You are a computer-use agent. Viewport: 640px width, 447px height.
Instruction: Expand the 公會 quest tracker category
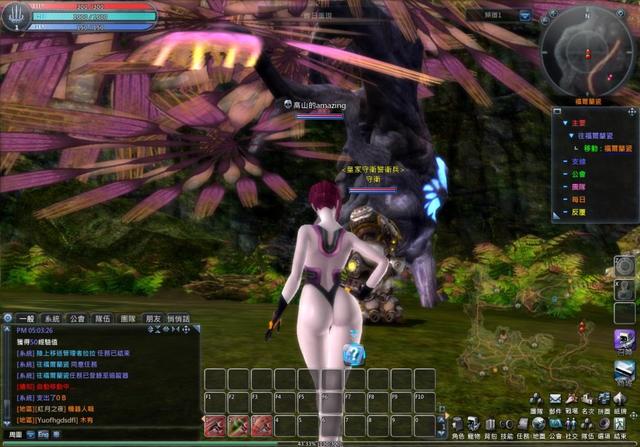click(564, 171)
